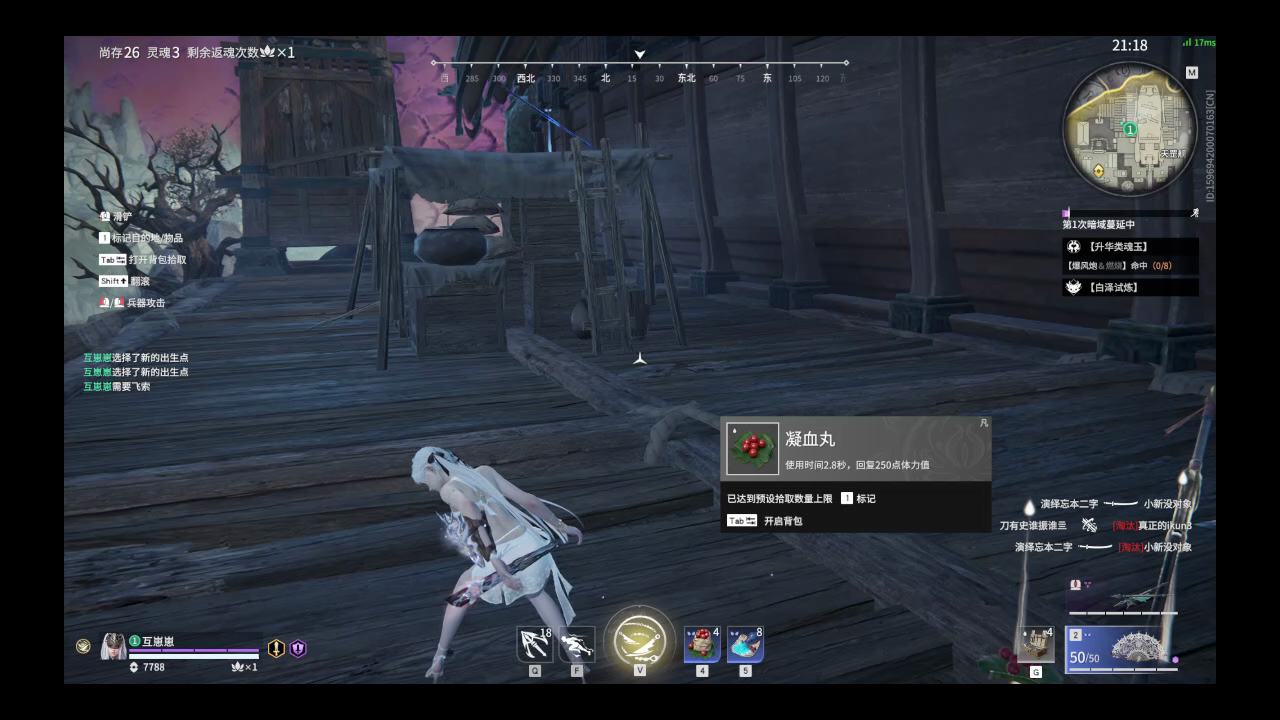
Task: Use the blue armor powder slot
Action: click(745, 644)
